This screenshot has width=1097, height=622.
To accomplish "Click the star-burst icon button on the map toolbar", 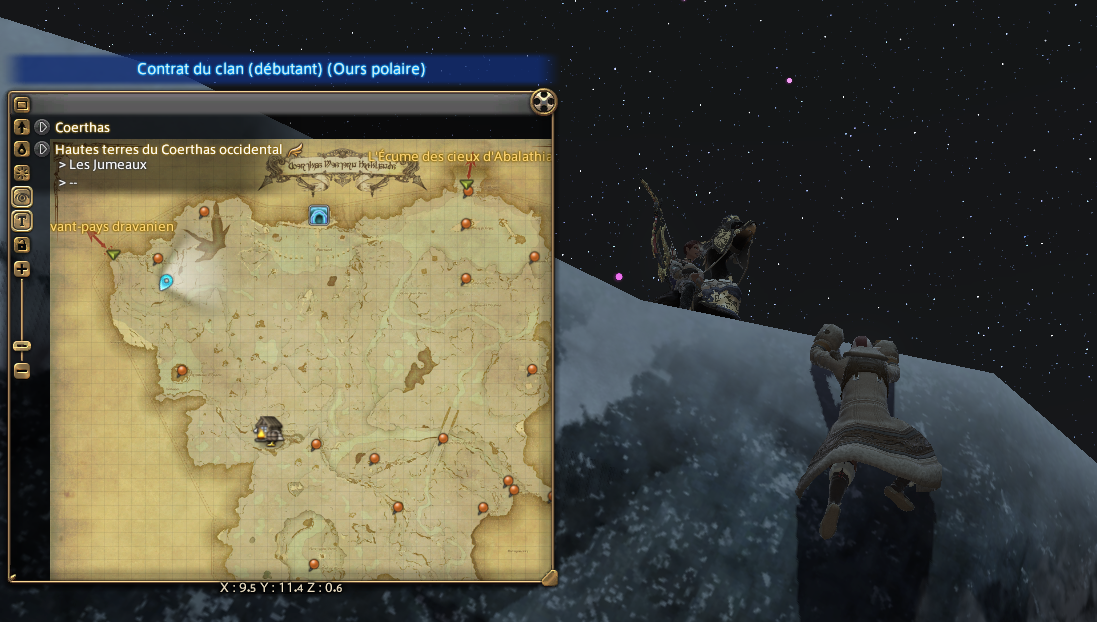I will tap(22, 173).
